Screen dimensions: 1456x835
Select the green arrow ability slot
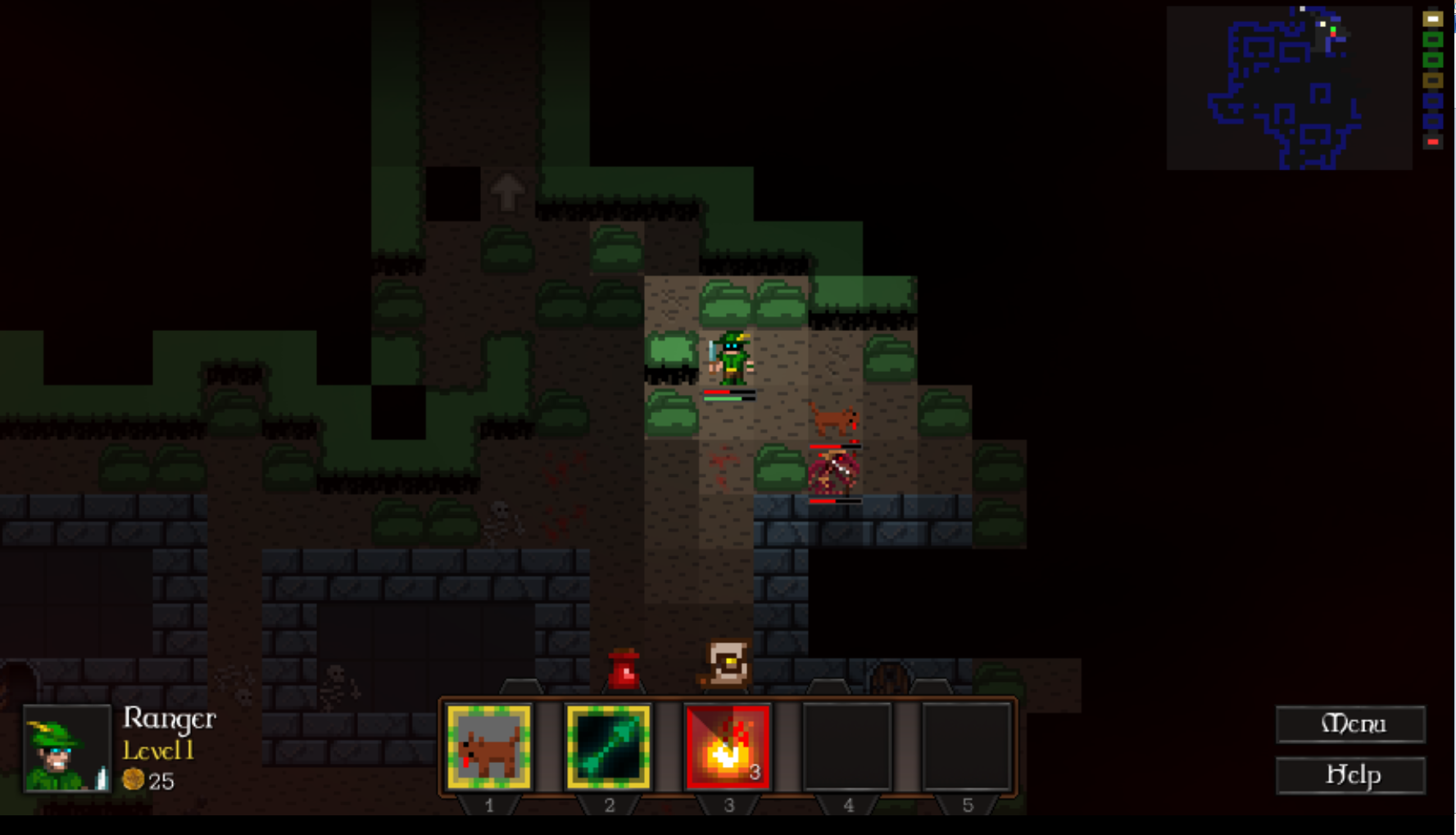pyautogui.click(x=608, y=747)
